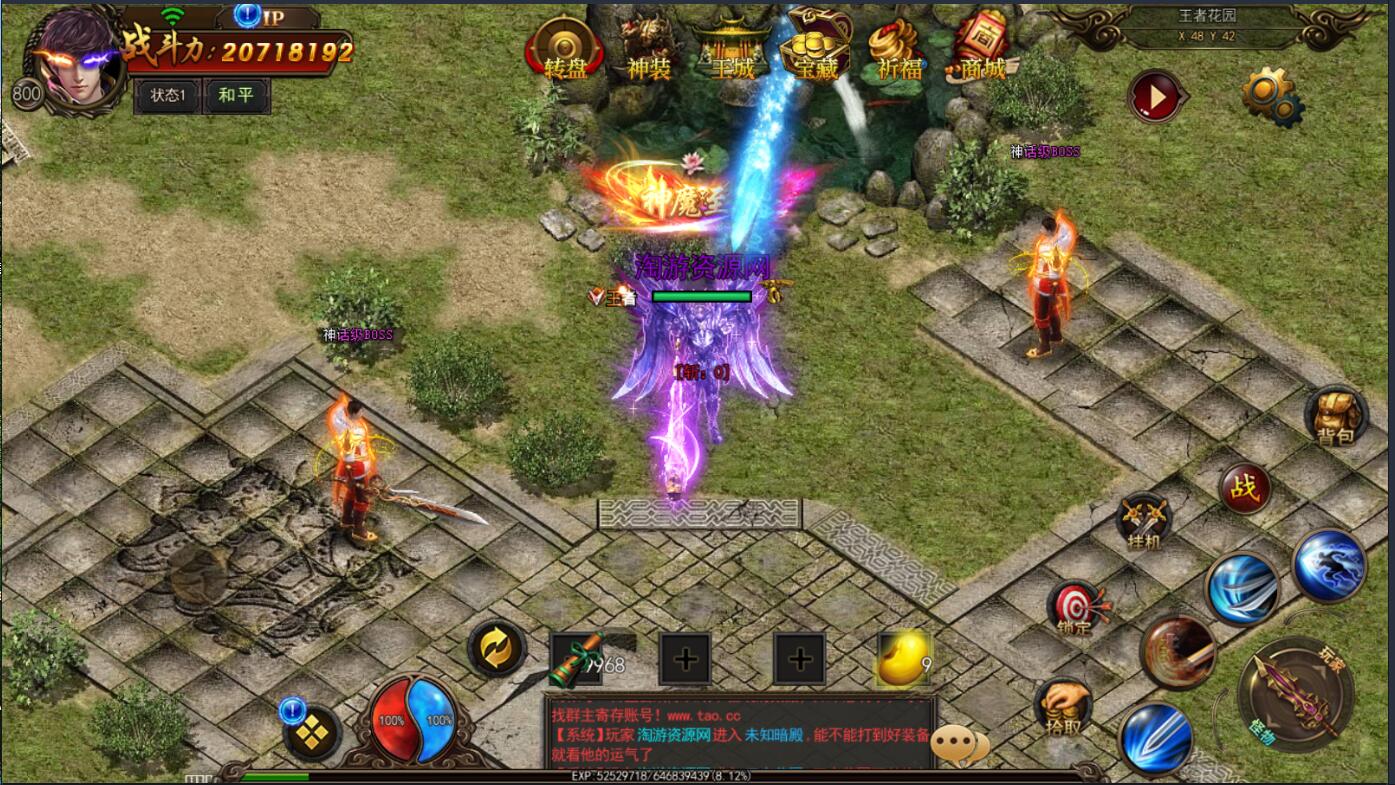The height and width of the screenshot is (785, 1395).
Task: Click the yellow swap arrows button
Action: [497, 648]
